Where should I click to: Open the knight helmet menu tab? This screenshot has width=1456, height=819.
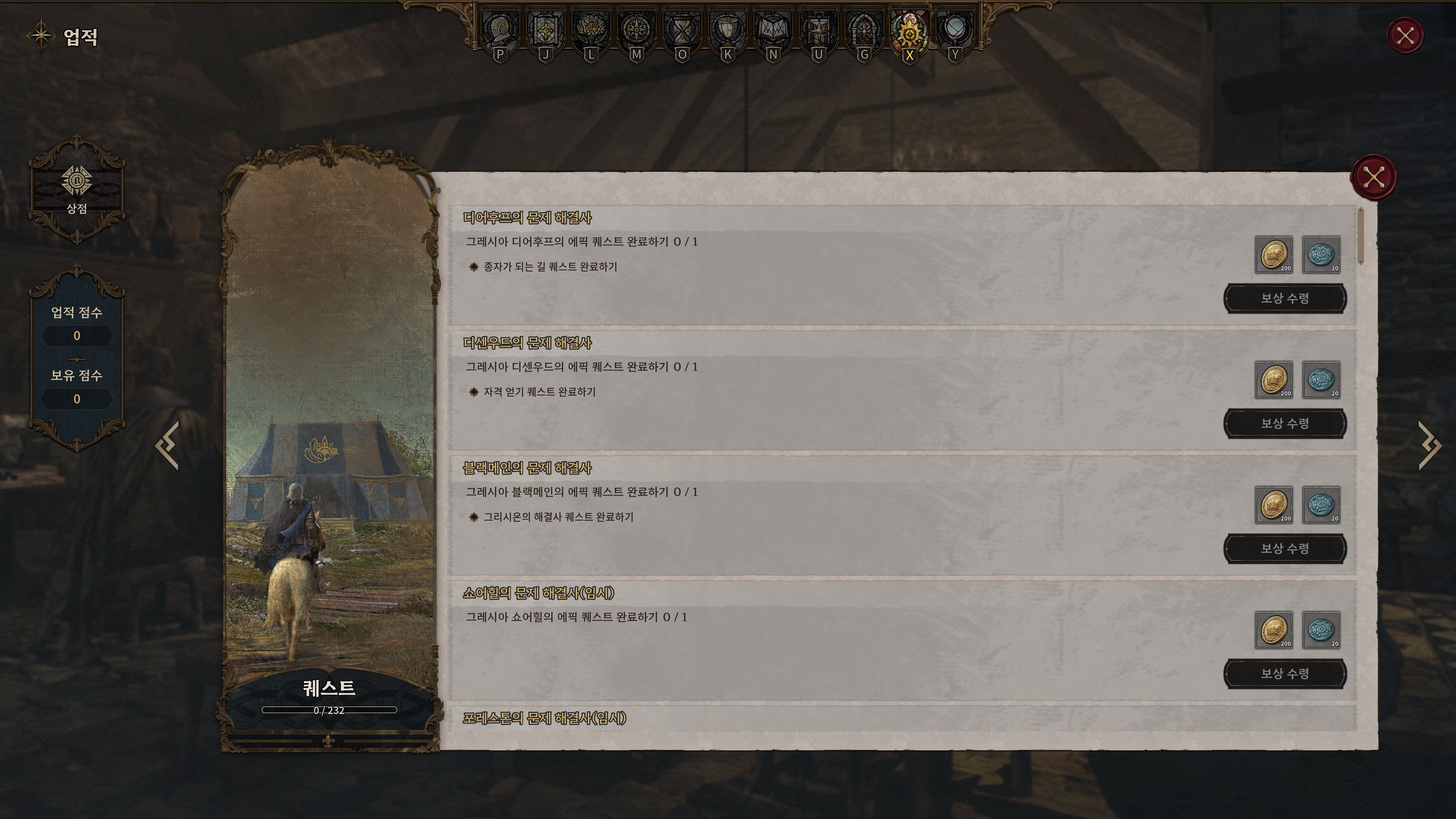pos(500,30)
